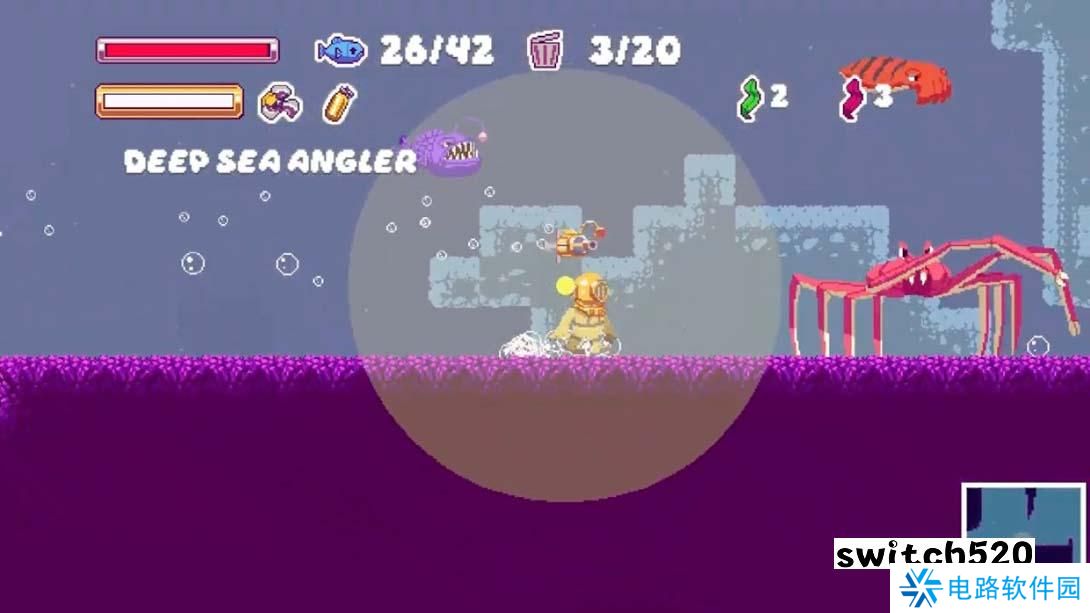Choose the harpoon gun weapon icon
Image resolution: width=1090 pixels, height=613 pixels.
click(280, 102)
